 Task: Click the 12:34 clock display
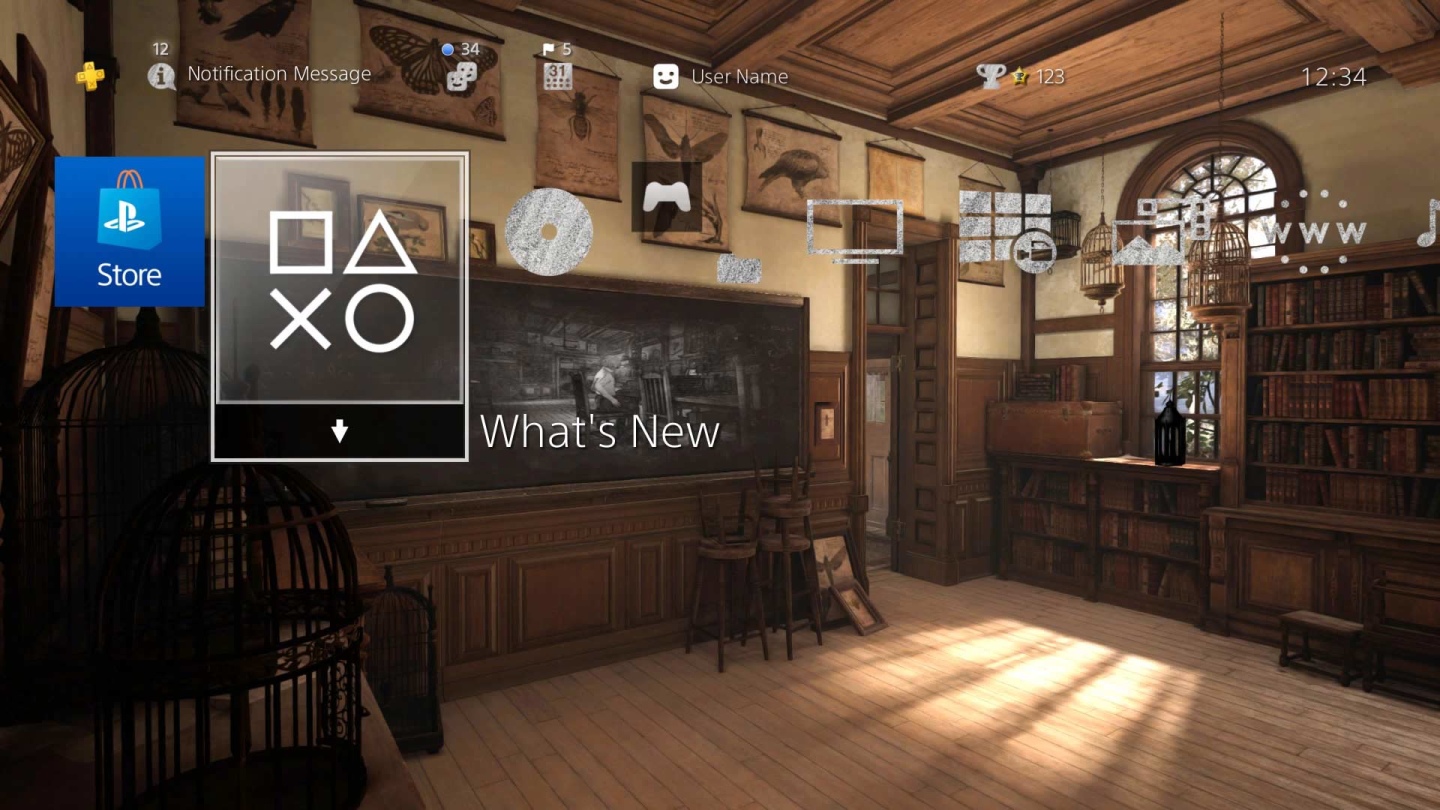point(1334,75)
